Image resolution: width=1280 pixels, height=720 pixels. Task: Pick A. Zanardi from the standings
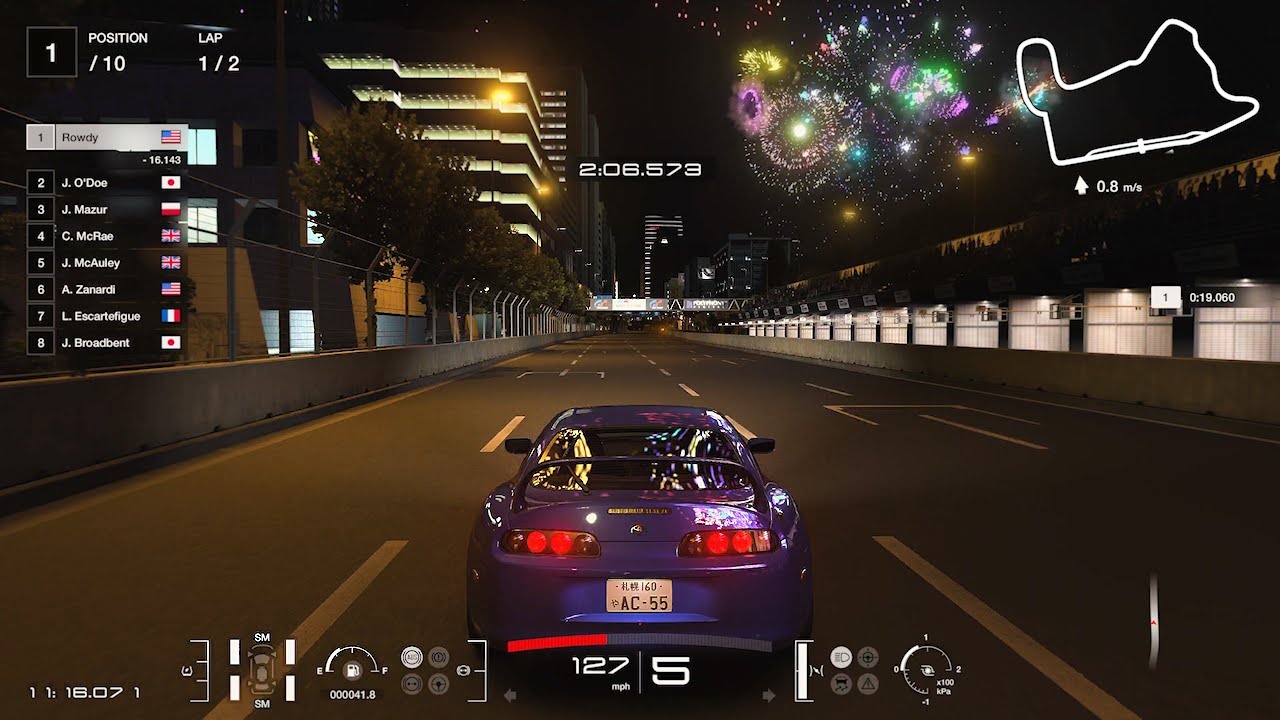click(107, 289)
